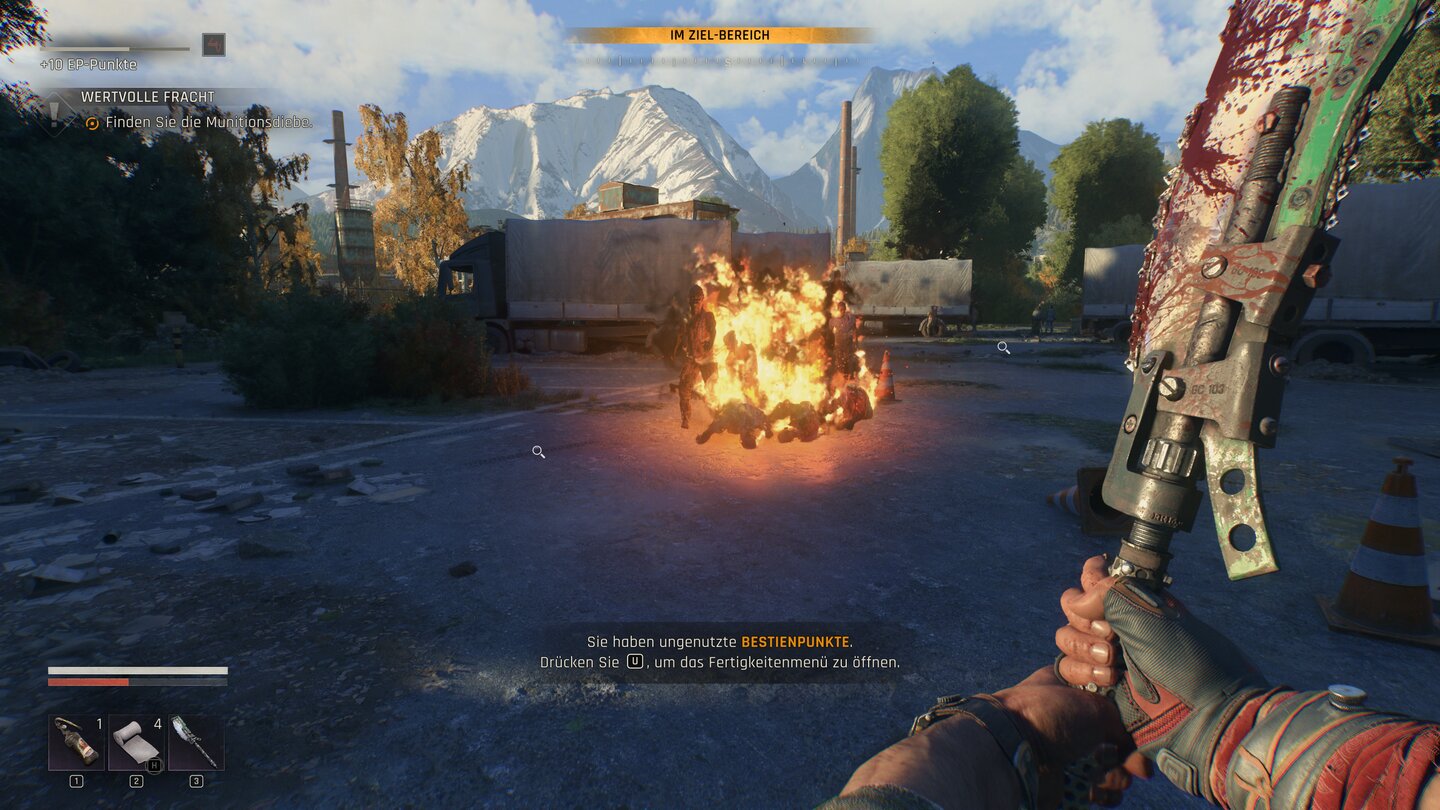Click the left magnifying glass survivor-sense marker
Image resolution: width=1440 pixels, height=810 pixels.
click(538, 452)
